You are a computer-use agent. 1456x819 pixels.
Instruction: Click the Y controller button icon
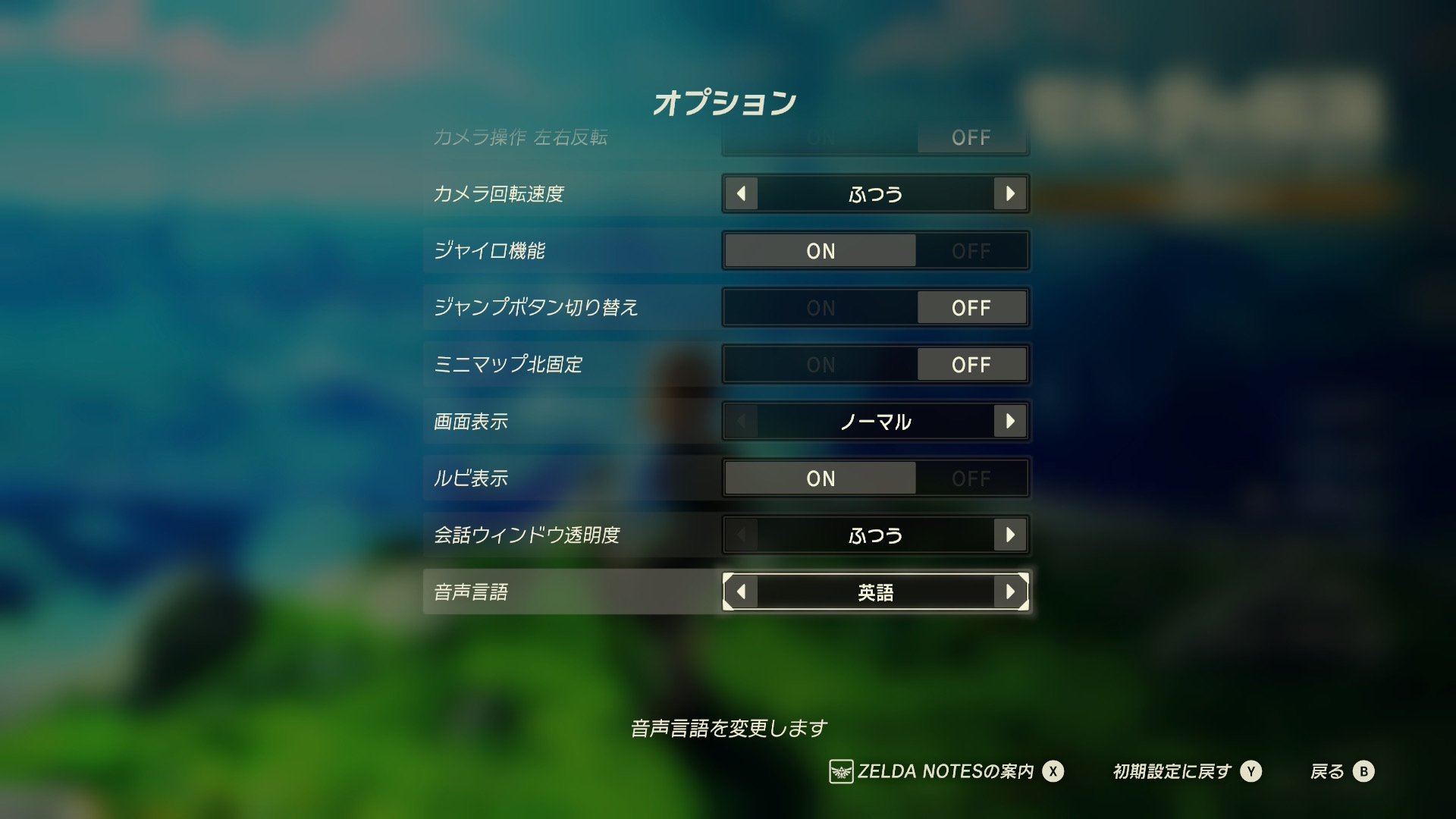coord(1252,771)
